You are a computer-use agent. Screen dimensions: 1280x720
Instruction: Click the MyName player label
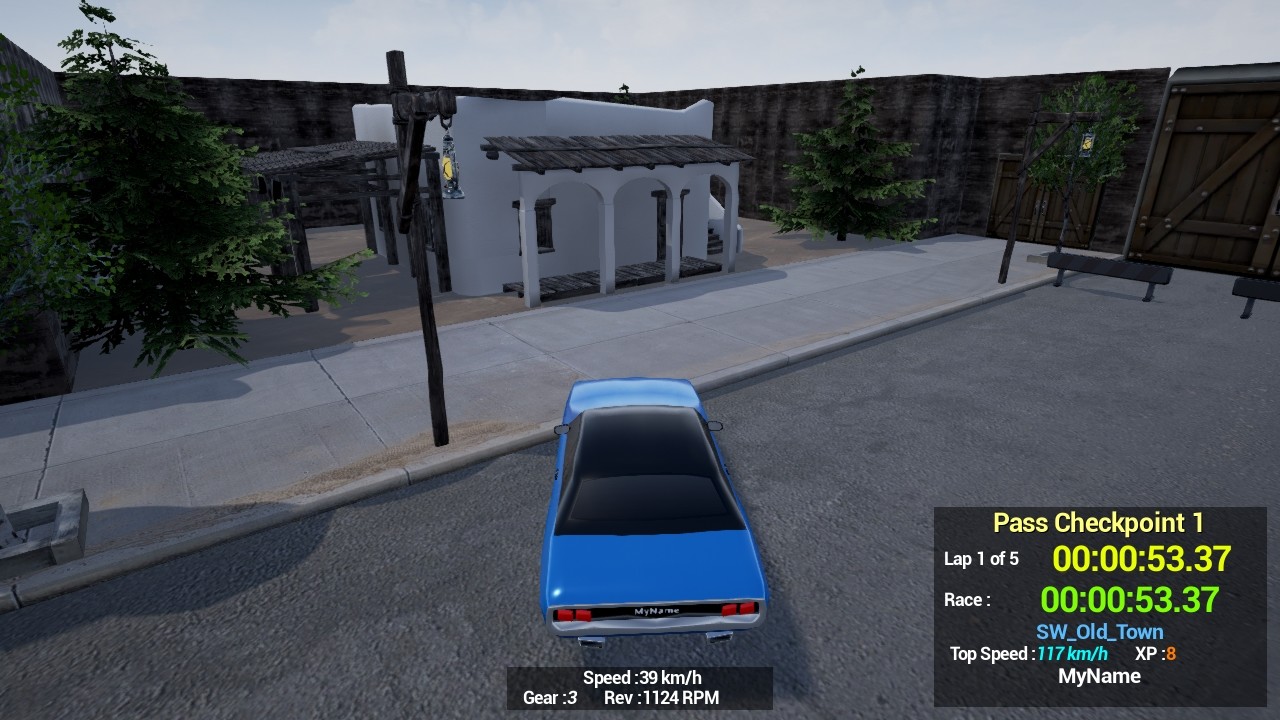pos(1100,676)
